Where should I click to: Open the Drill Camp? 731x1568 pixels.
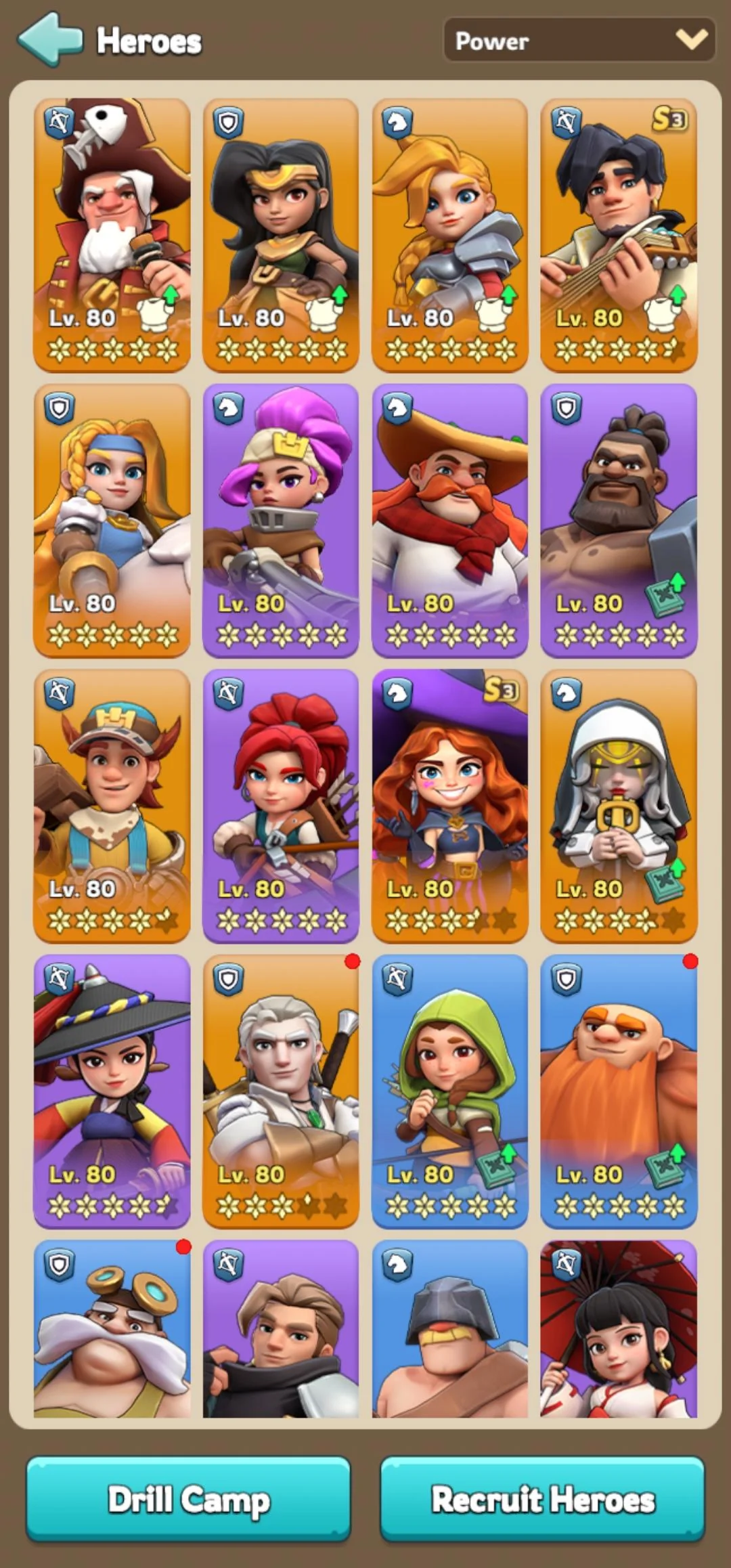pyautogui.click(x=188, y=1499)
